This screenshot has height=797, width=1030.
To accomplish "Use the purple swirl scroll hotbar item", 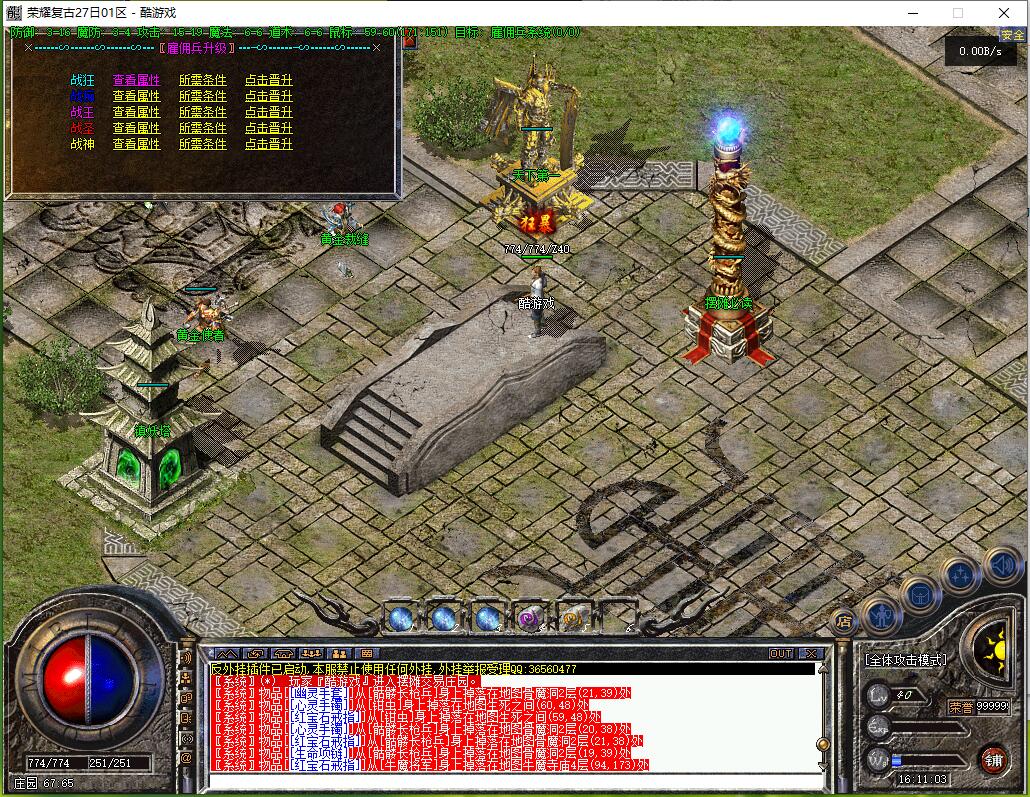I will click(x=529, y=618).
